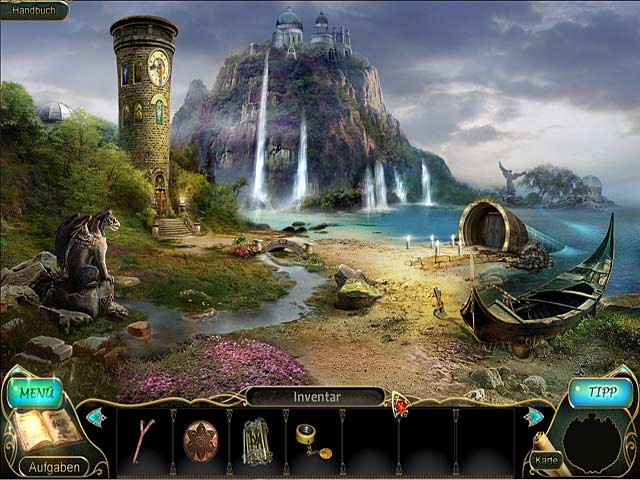Viewport: 640px width, 480px height.
Task: Pick the bundle of wires from inventory
Action: [x=257, y=441]
